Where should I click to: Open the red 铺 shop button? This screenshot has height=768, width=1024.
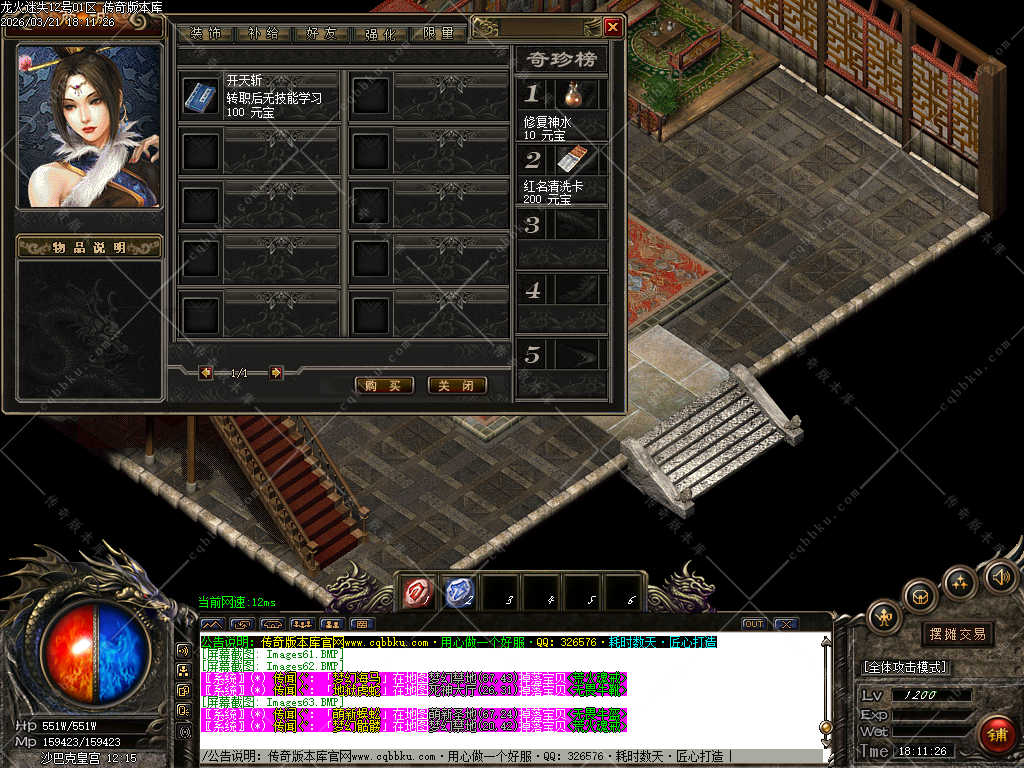tap(996, 734)
